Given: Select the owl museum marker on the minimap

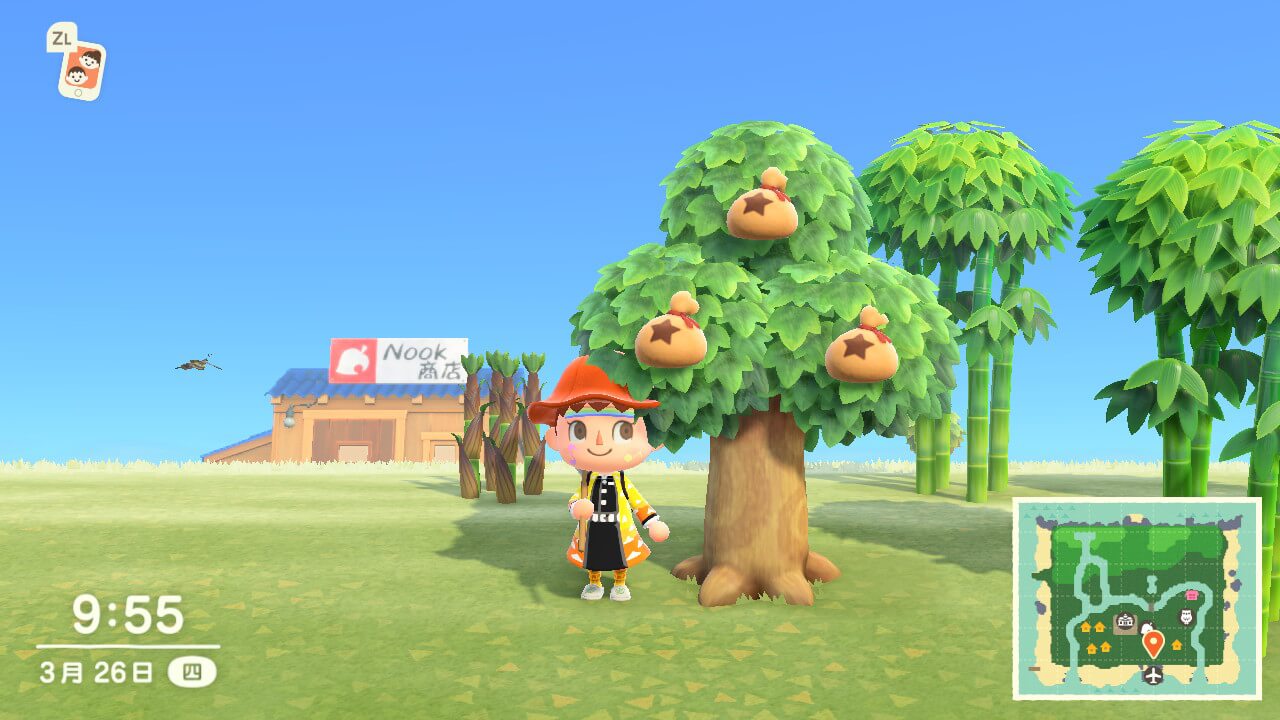Looking at the screenshot, I should [x=1188, y=616].
